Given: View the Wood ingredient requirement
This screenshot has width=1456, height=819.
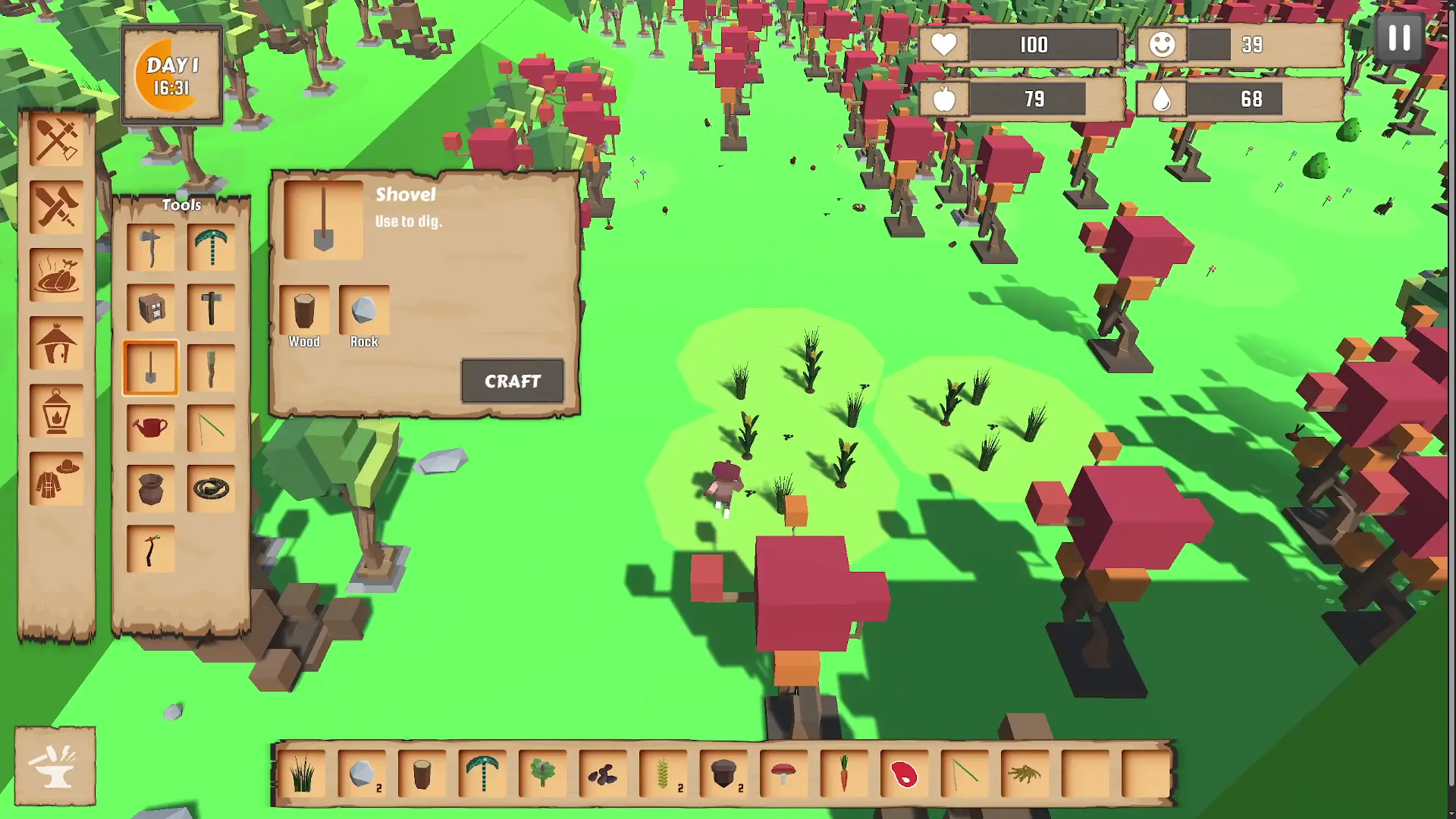Looking at the screenshot, I should [x=304, y=311].
